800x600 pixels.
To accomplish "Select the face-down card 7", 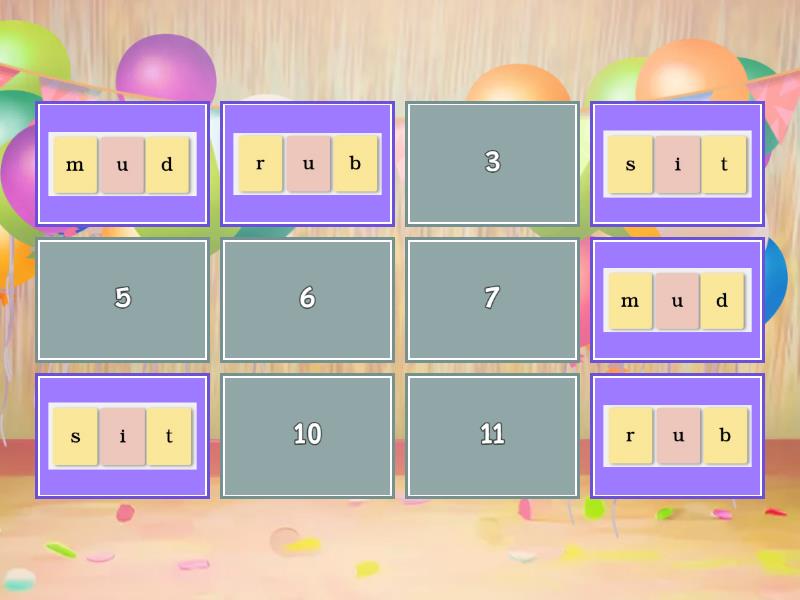I will point(492,299).
